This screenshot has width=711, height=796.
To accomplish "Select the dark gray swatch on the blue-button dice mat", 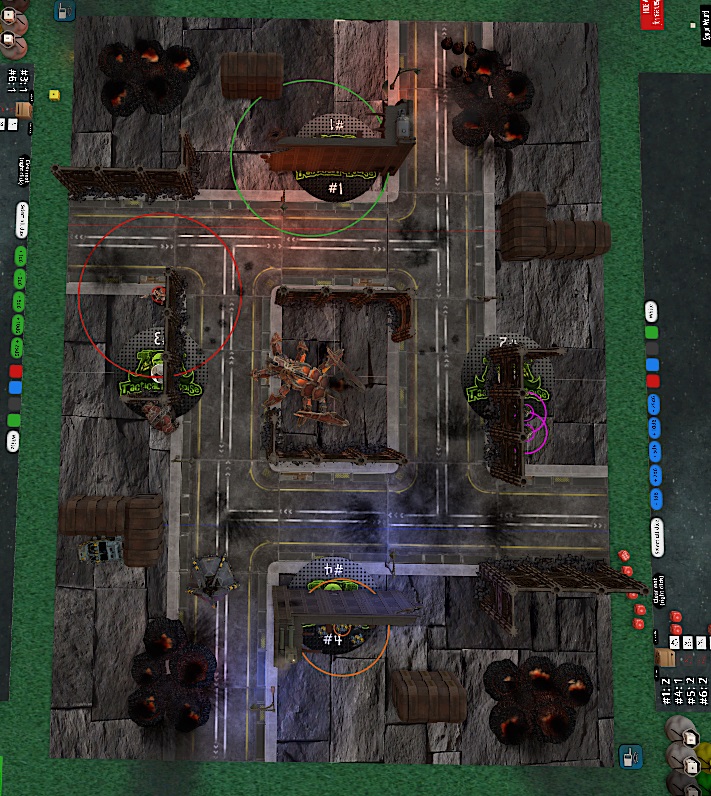I will tap(652, 349).
